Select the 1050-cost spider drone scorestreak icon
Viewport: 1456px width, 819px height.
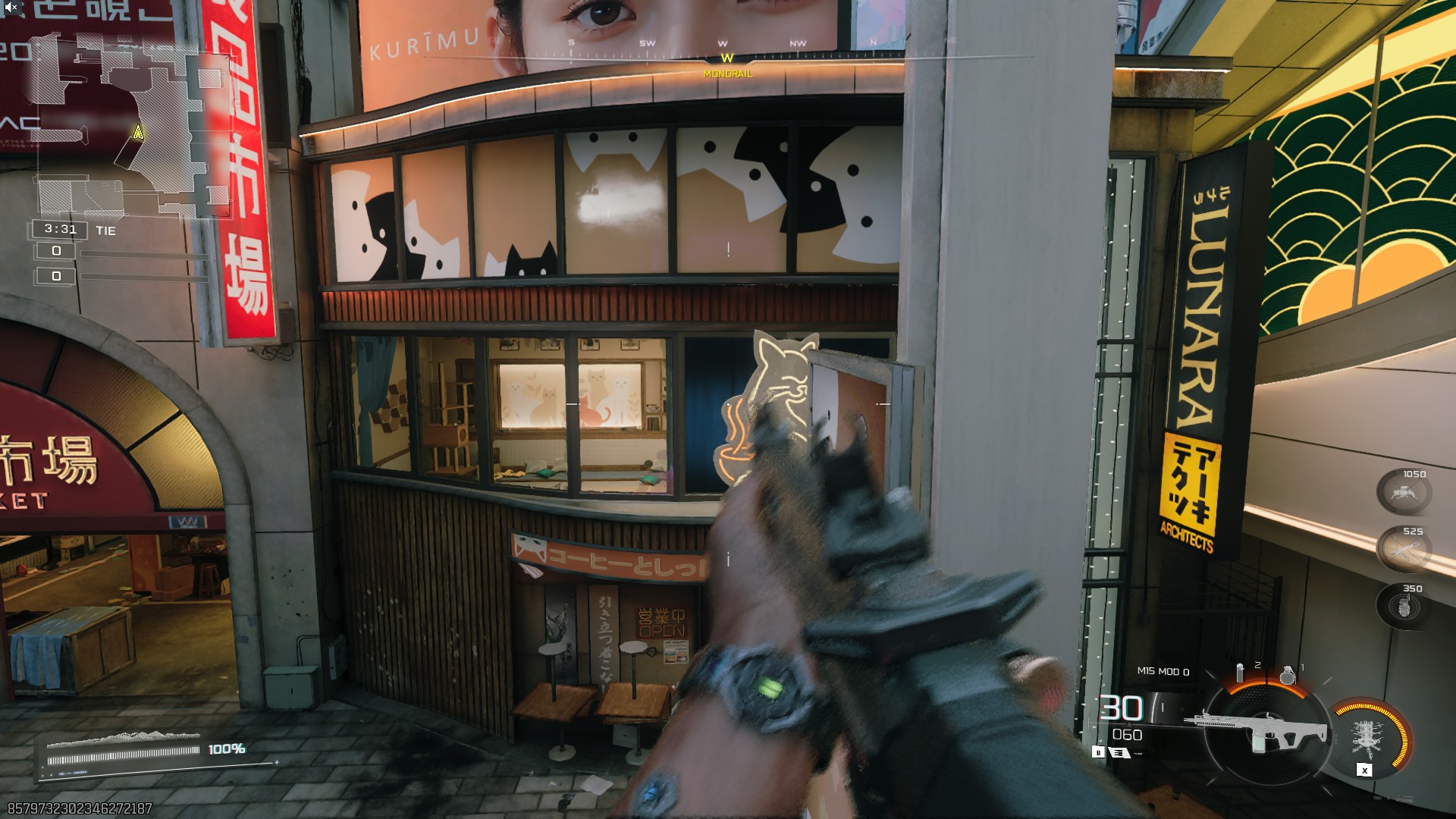tap(1404, 492)
